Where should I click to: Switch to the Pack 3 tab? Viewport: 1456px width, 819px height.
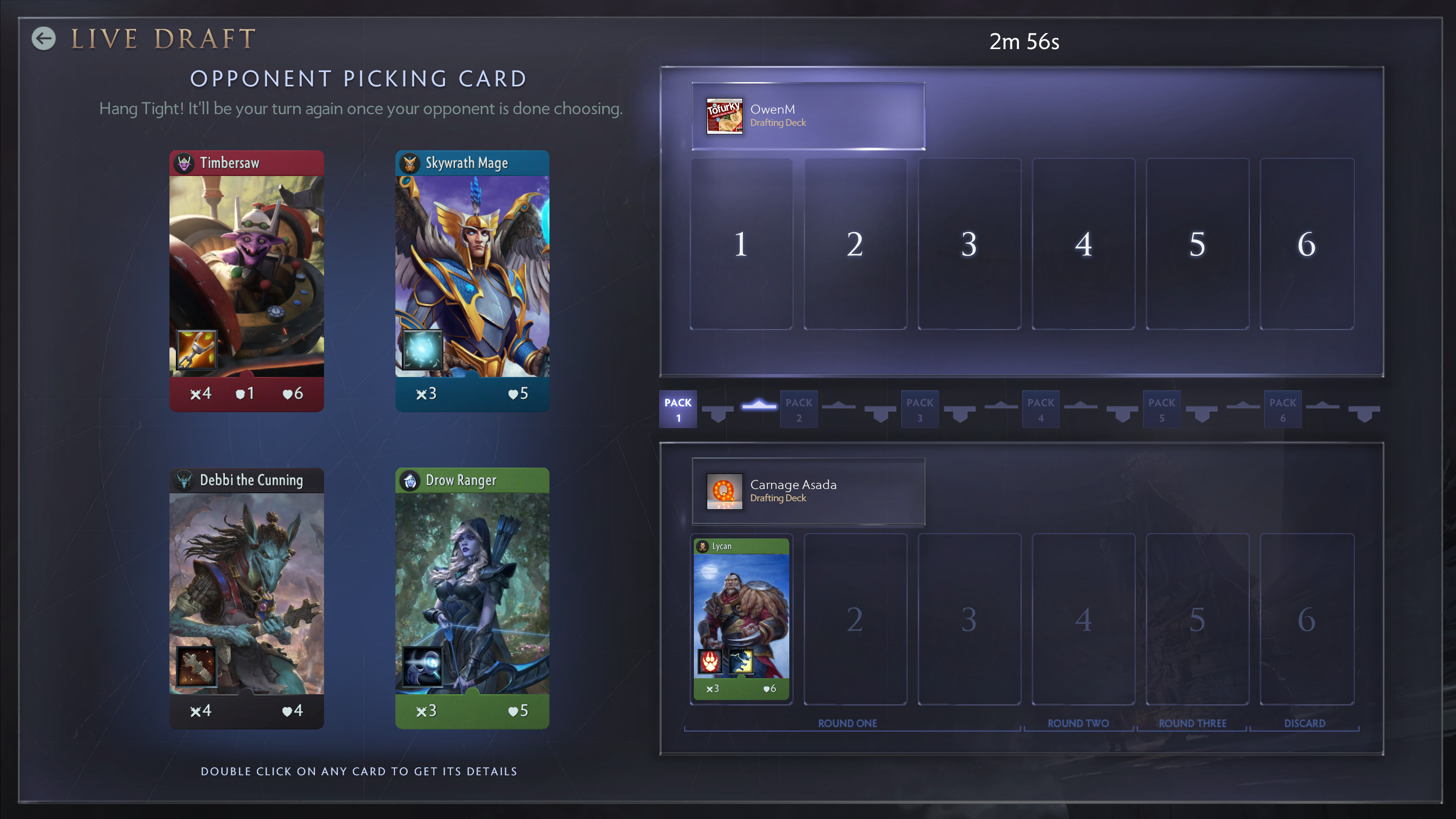(920, 409)
